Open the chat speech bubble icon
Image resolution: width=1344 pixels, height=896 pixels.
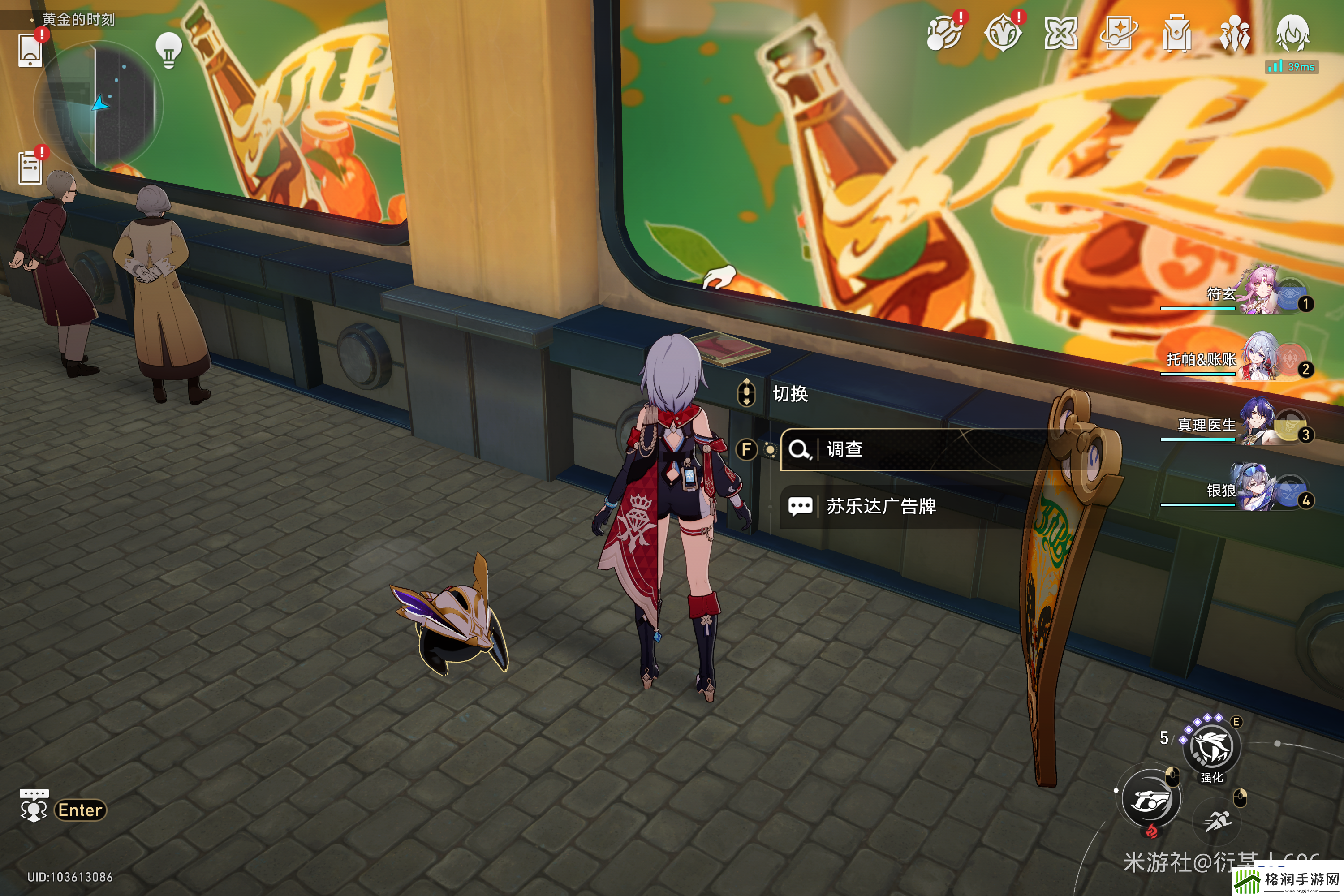tap(34, 806)
